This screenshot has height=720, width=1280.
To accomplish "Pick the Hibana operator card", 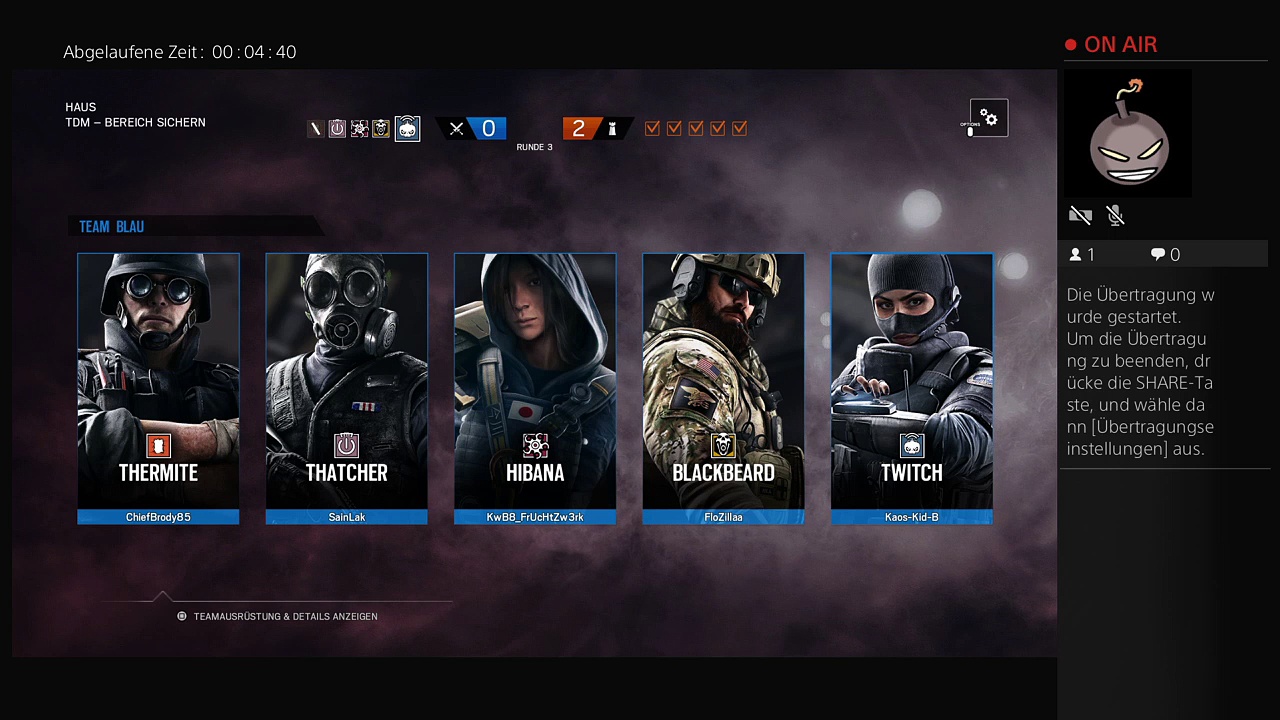I will click(535, 388).
